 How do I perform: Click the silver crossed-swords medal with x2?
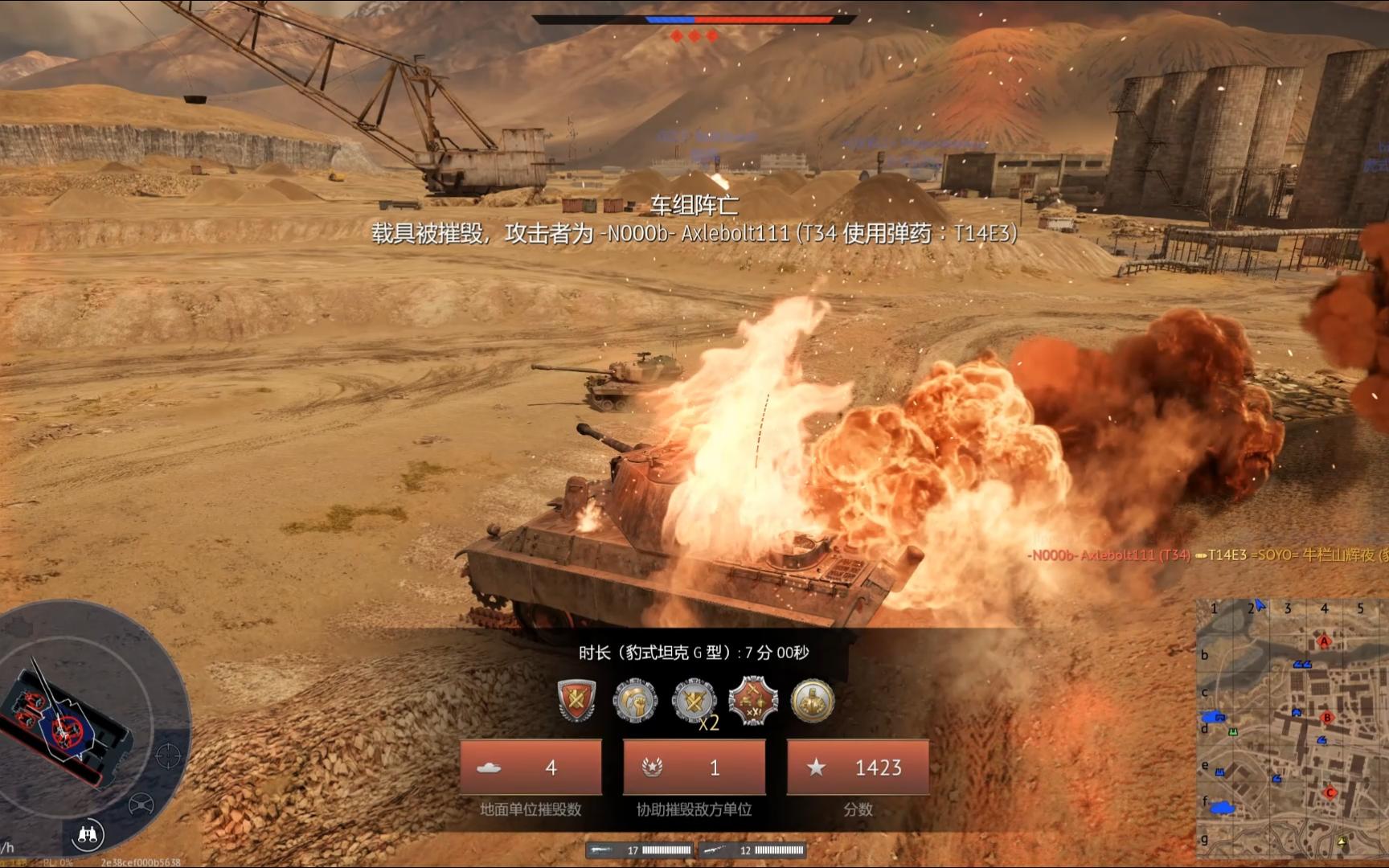[694, 702]
